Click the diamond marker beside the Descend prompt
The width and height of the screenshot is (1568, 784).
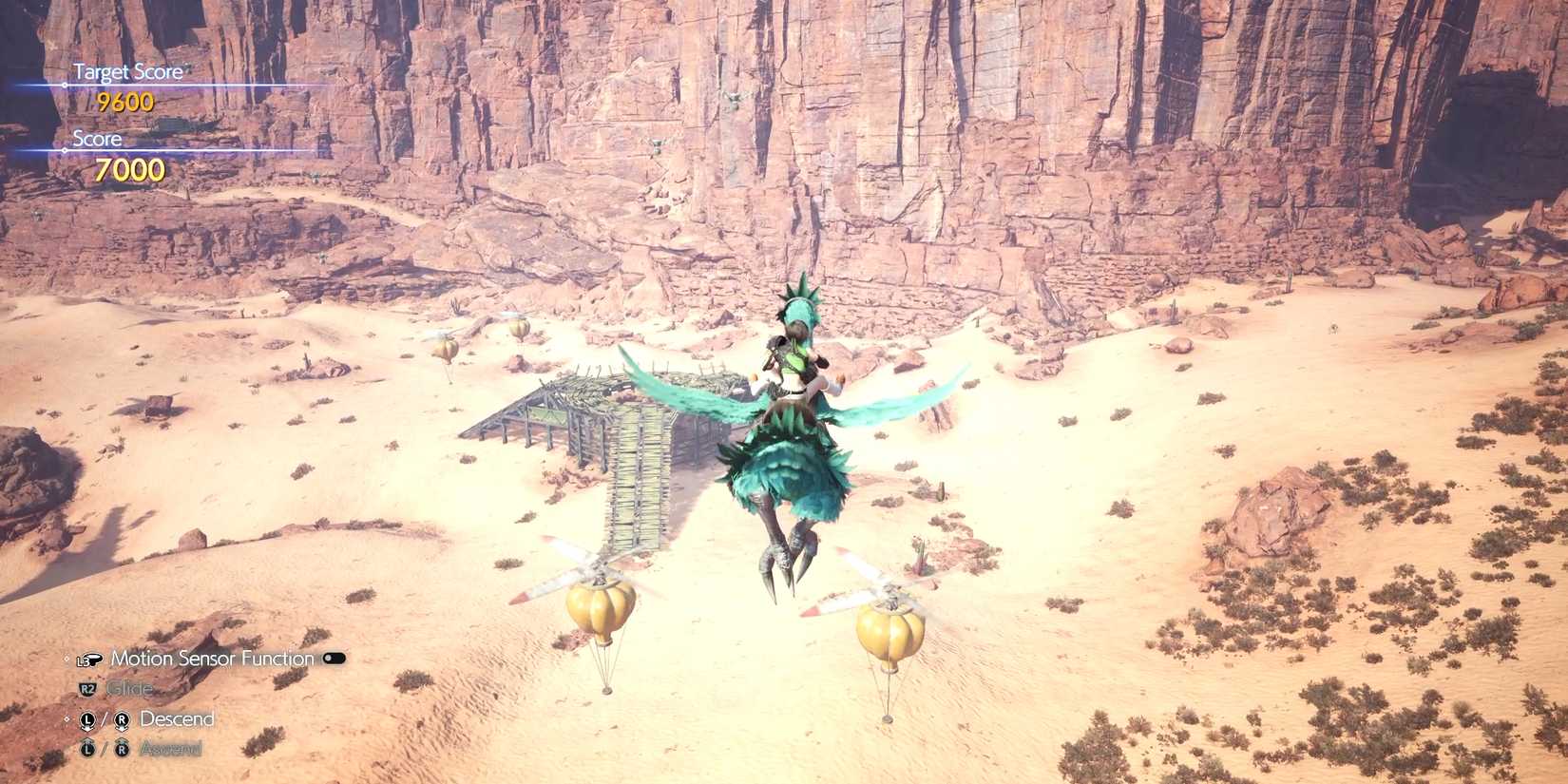(66, 717)
